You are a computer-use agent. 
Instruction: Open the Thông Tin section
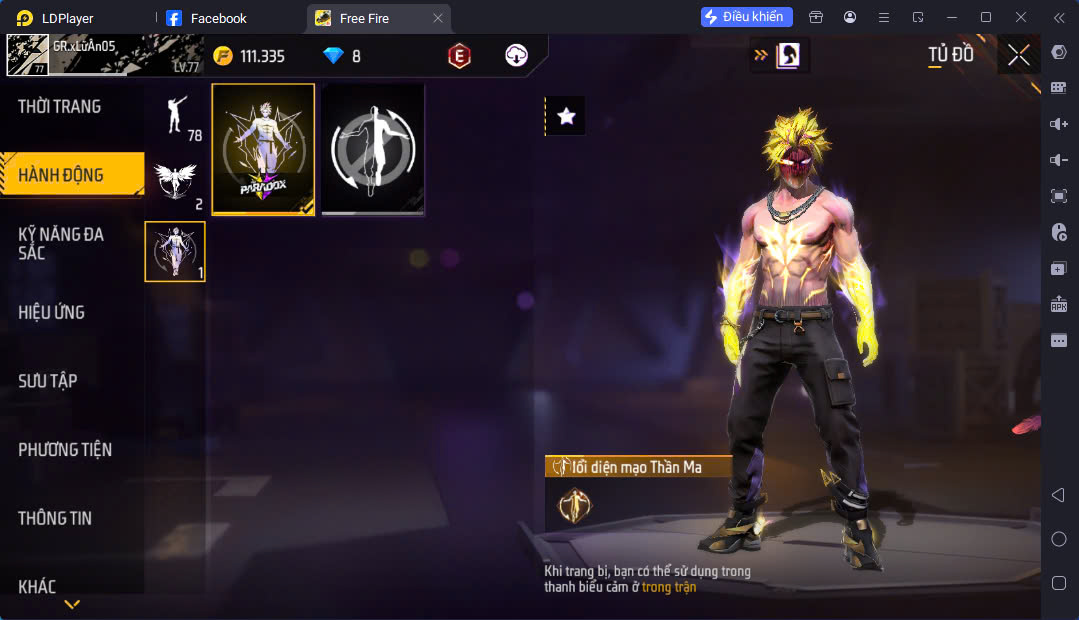(55, 518)
